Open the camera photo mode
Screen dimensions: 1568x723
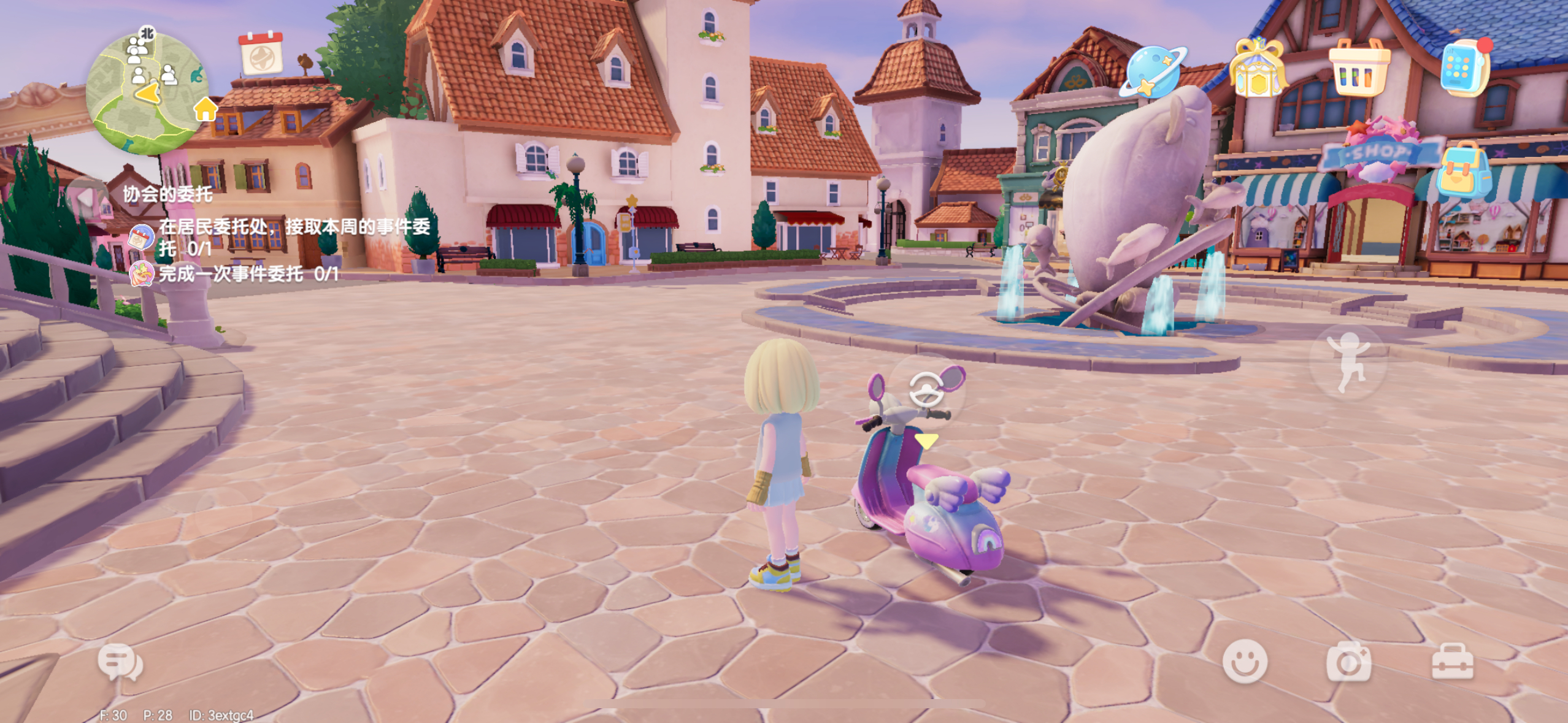tap(1348, 662)
